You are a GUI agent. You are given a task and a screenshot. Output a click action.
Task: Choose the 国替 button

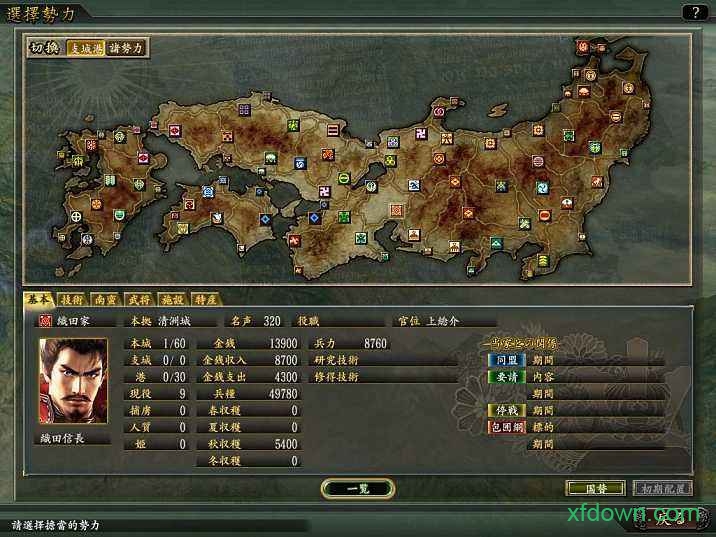click(588, 488)
